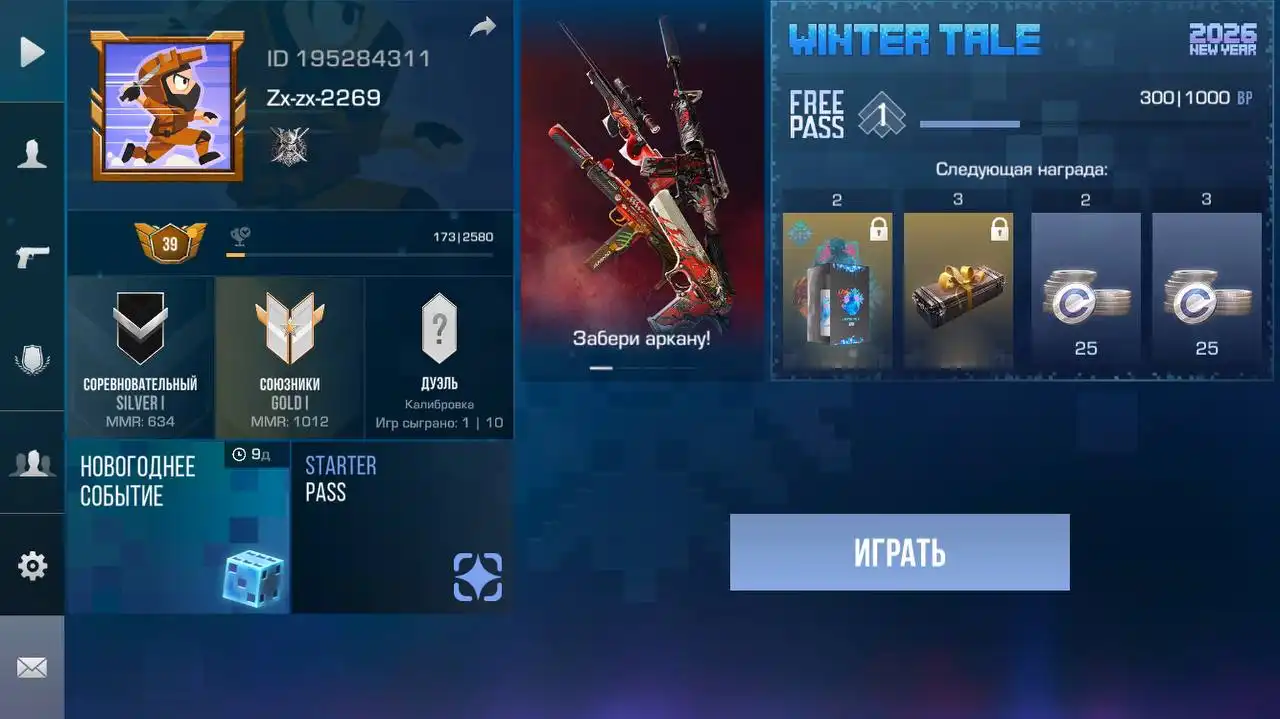Select the Союзники Gold I rank tile
Image resolution: width=1280 pixels, height=719 pixels.
point(289,359)
